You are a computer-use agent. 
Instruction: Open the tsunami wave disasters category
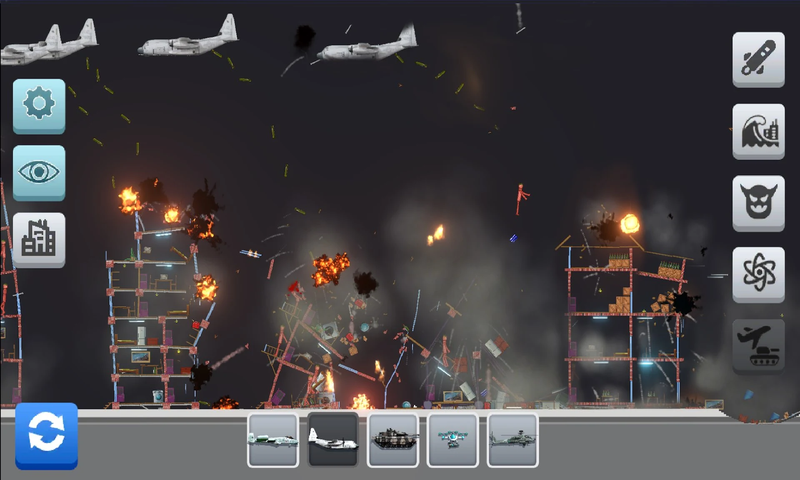[758, 131]
